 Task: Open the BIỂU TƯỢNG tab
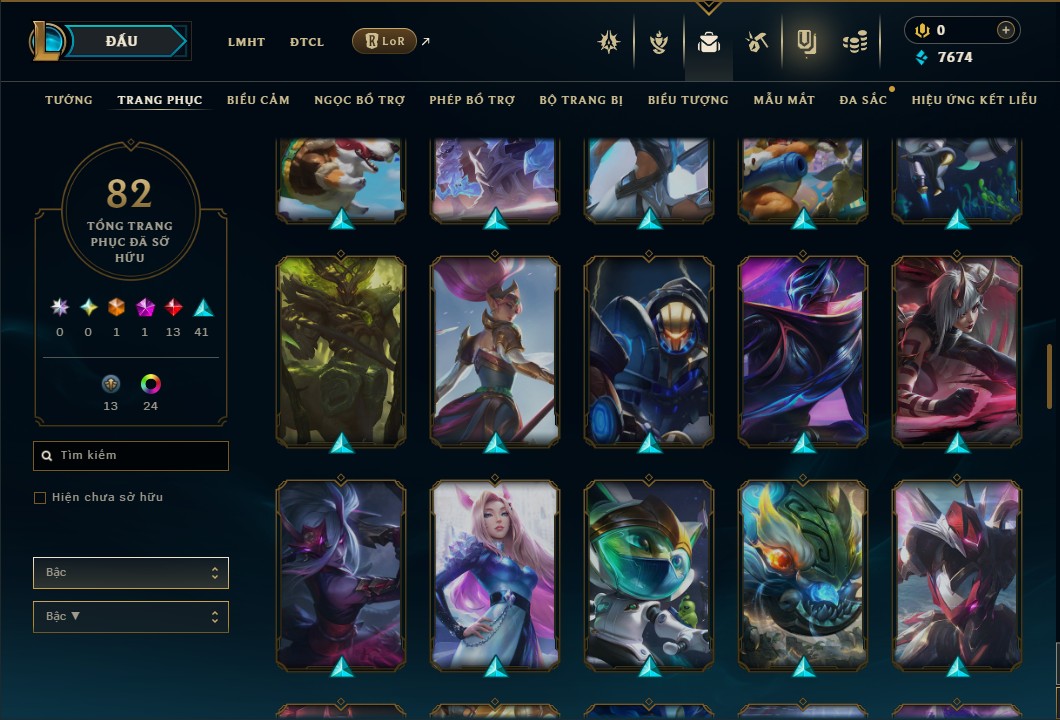click(x=688, y=100)
